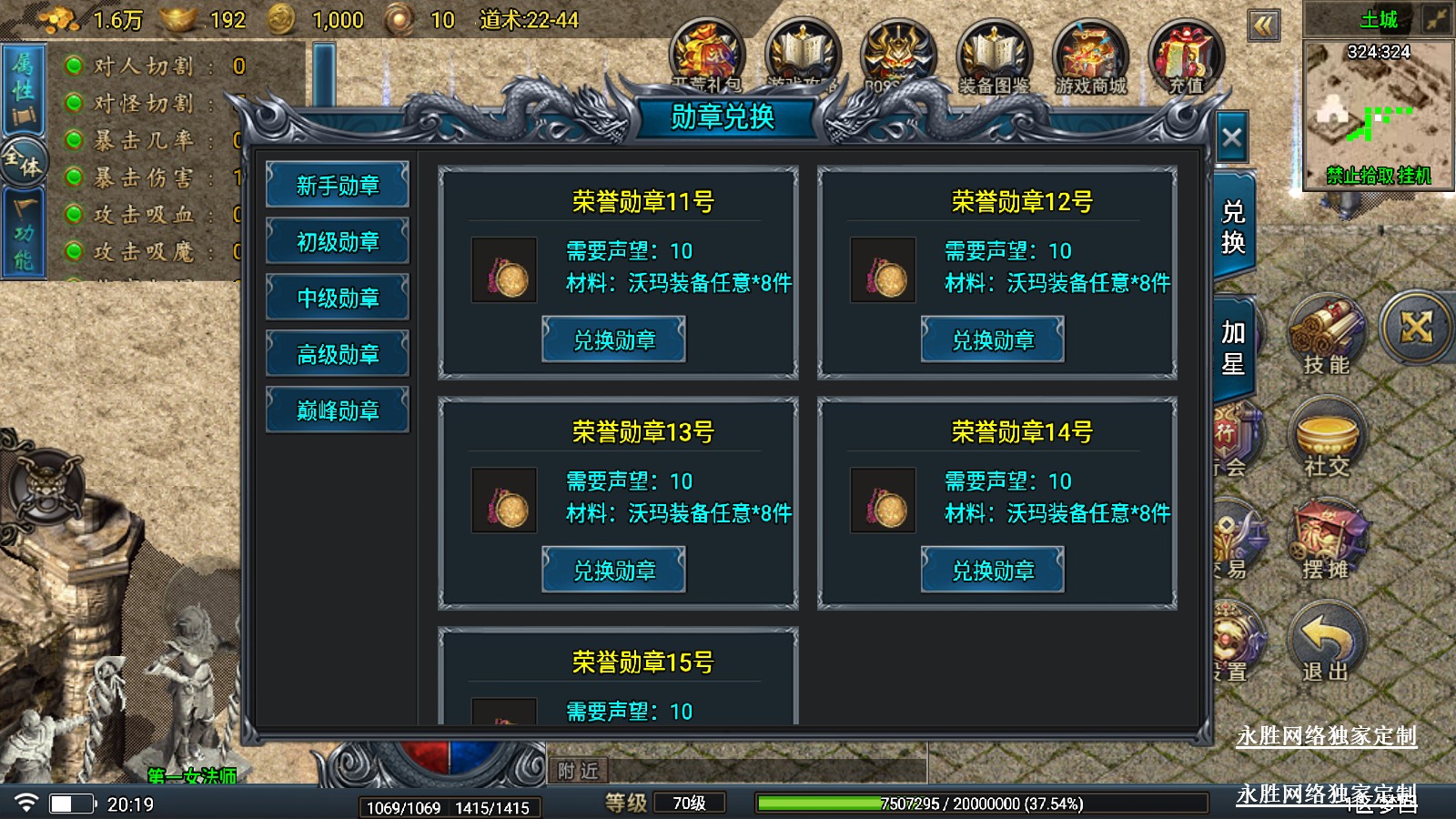1456x819 pixels.
Task: Open the 加星 side tab
Action: (1233, 348)
